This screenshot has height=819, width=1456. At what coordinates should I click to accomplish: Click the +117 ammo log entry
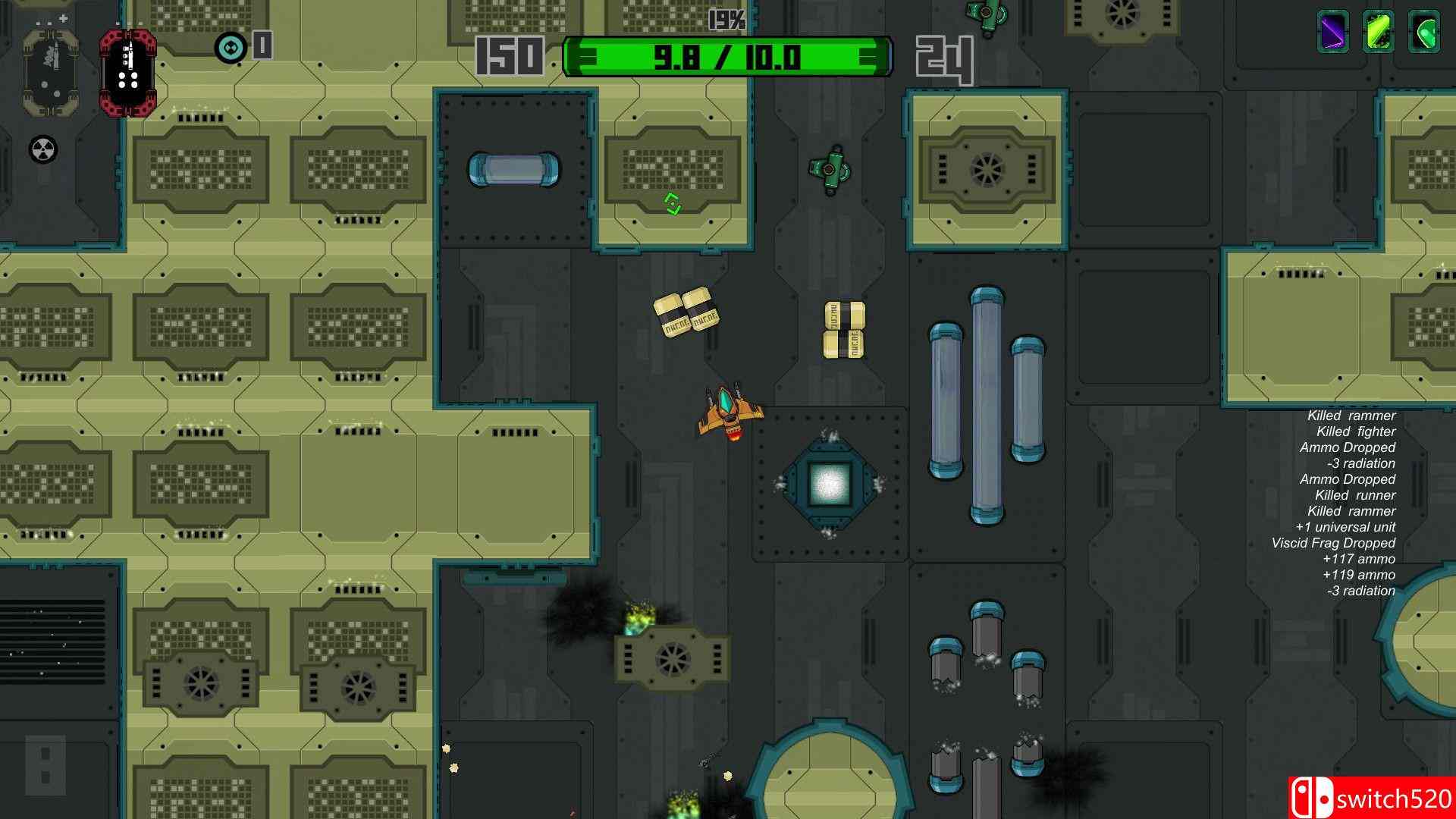[1359, 559]
